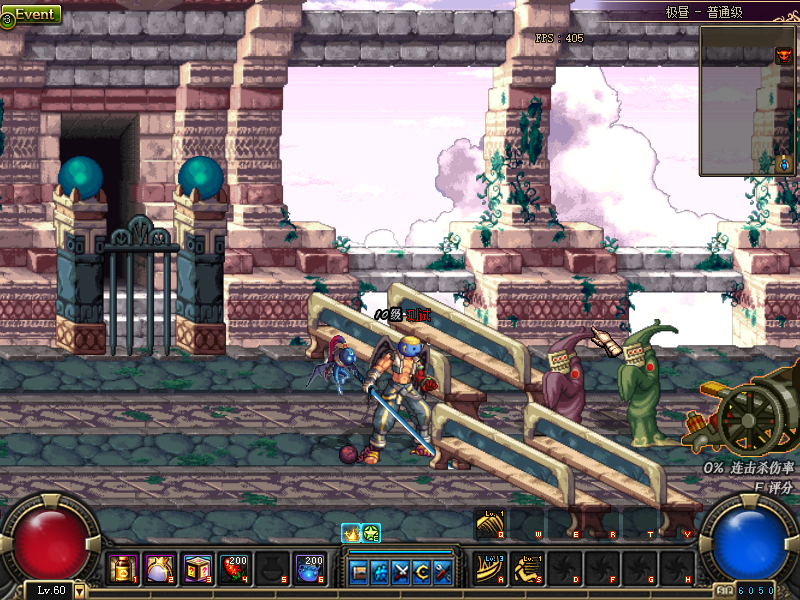Use the blue potion with 200 count

(x=307, y=569)
